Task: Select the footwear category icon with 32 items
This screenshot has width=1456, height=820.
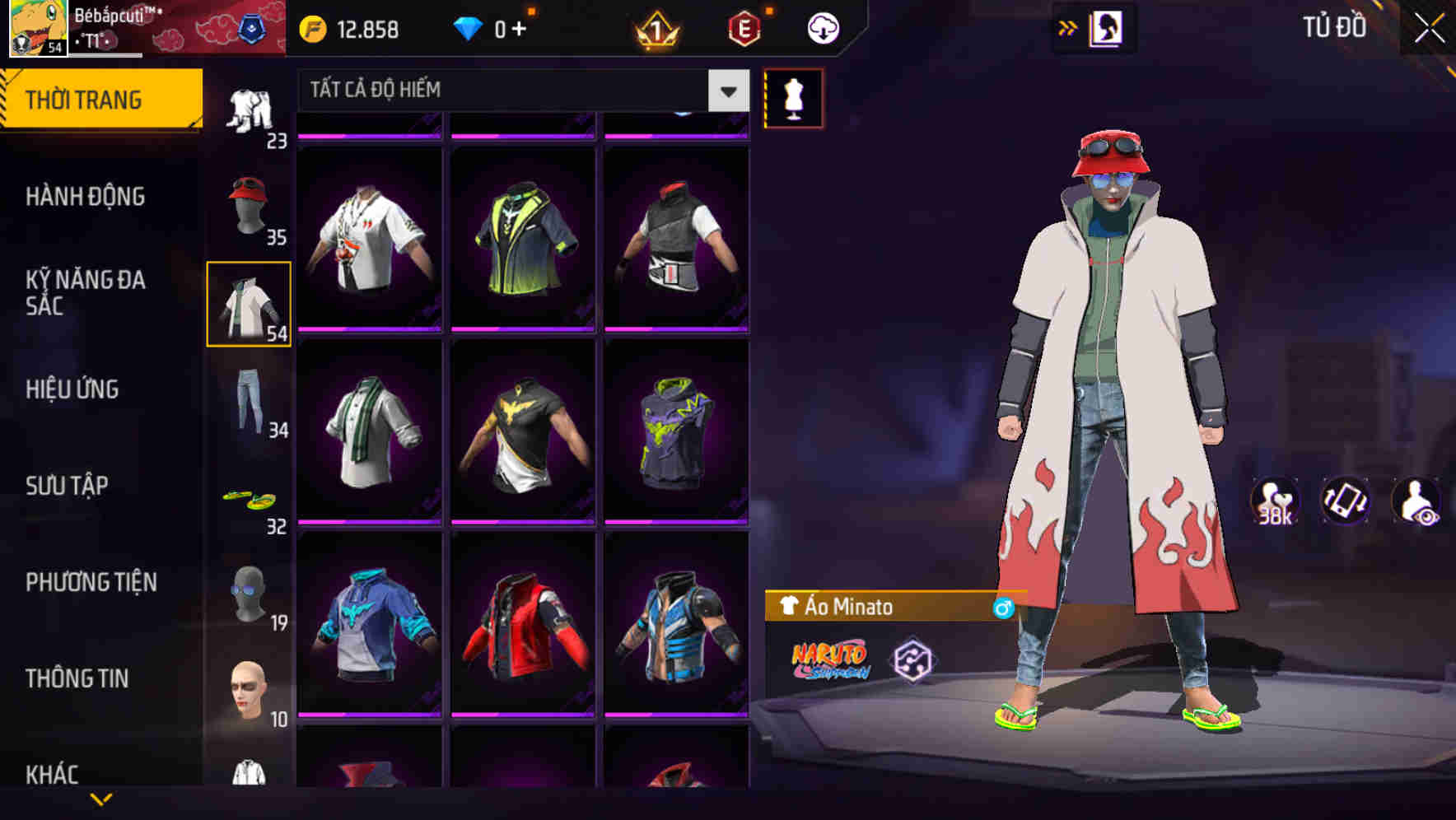Action: [247, 498]
